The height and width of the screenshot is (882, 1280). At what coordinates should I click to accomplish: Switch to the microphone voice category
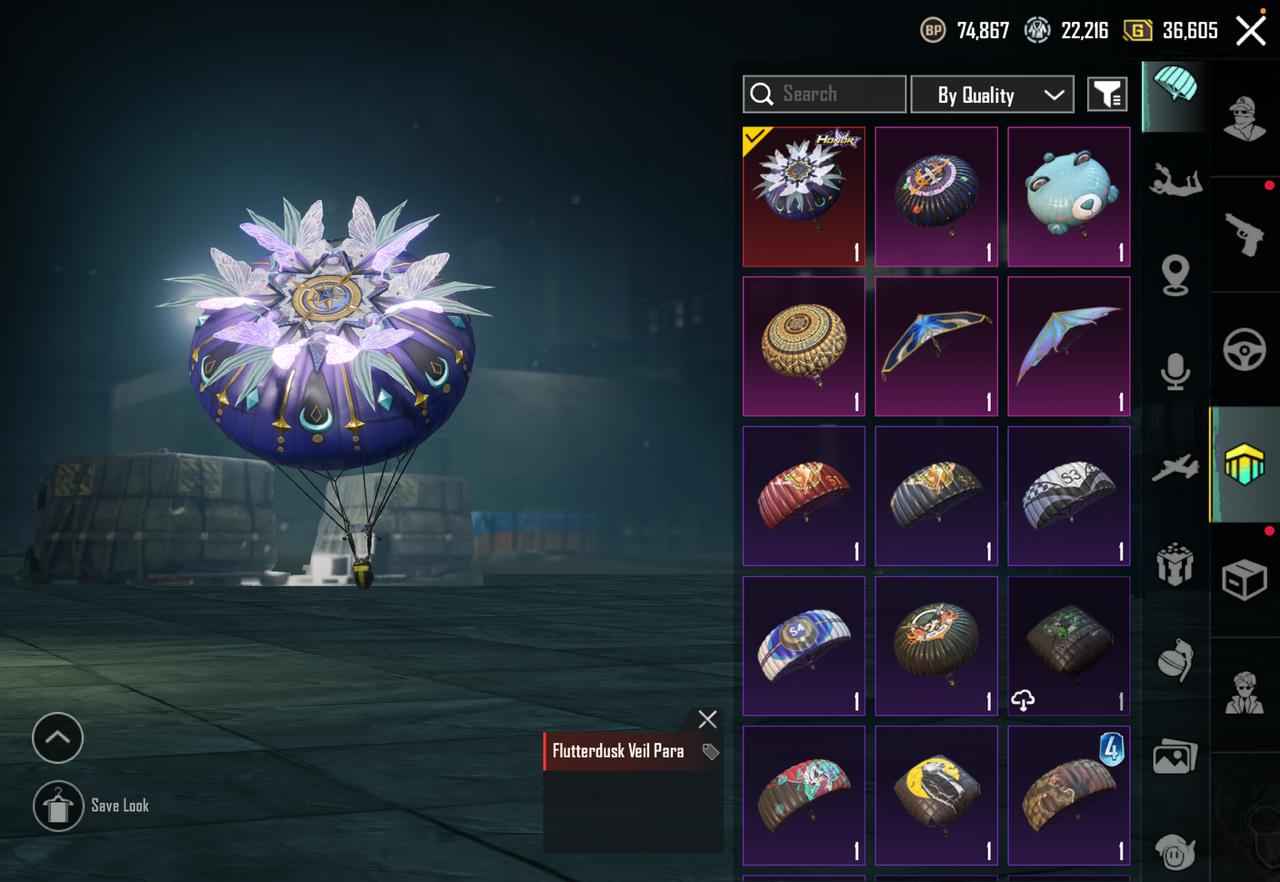click(1175, 371)
